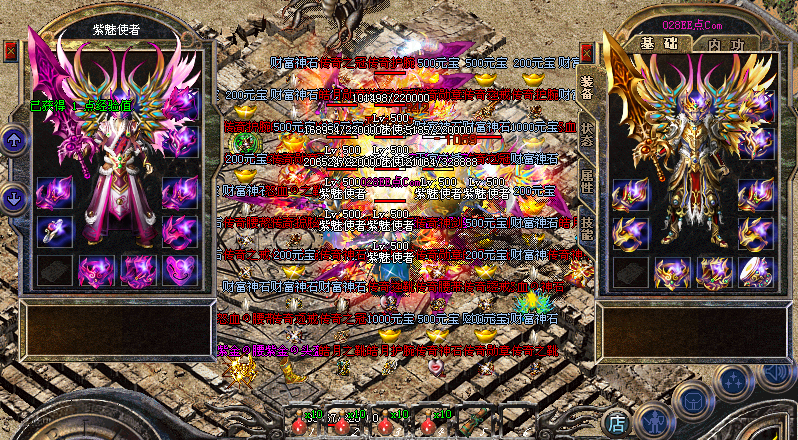Select the pink heart charm slot
Viewport: 798px width, 440px height.
coord(181,270)
